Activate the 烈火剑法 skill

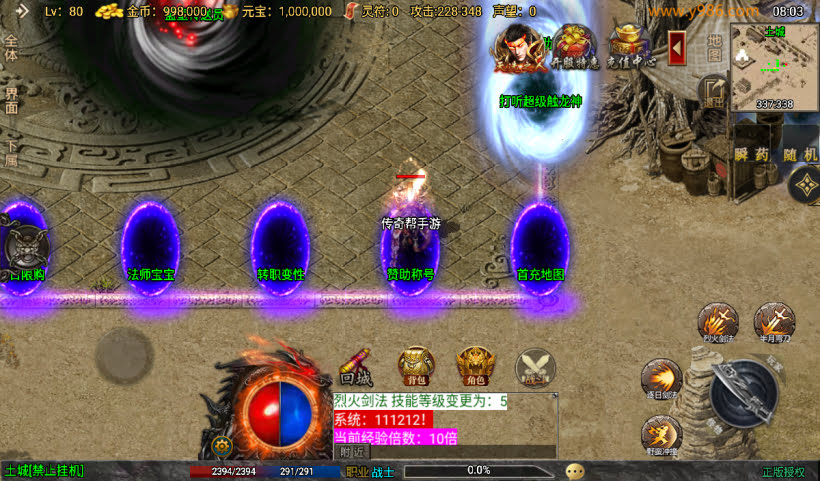click(717, 323)
